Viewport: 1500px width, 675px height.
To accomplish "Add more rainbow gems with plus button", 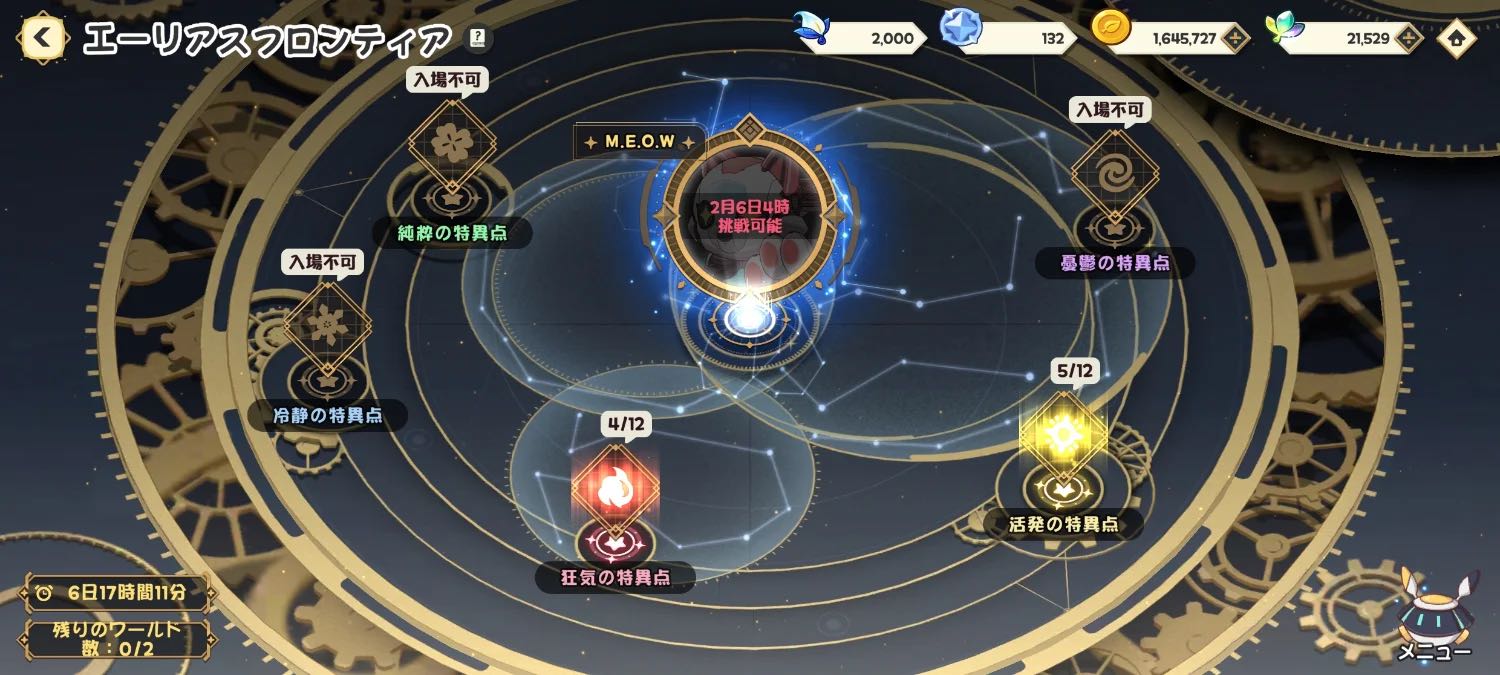I will 1408,39.
